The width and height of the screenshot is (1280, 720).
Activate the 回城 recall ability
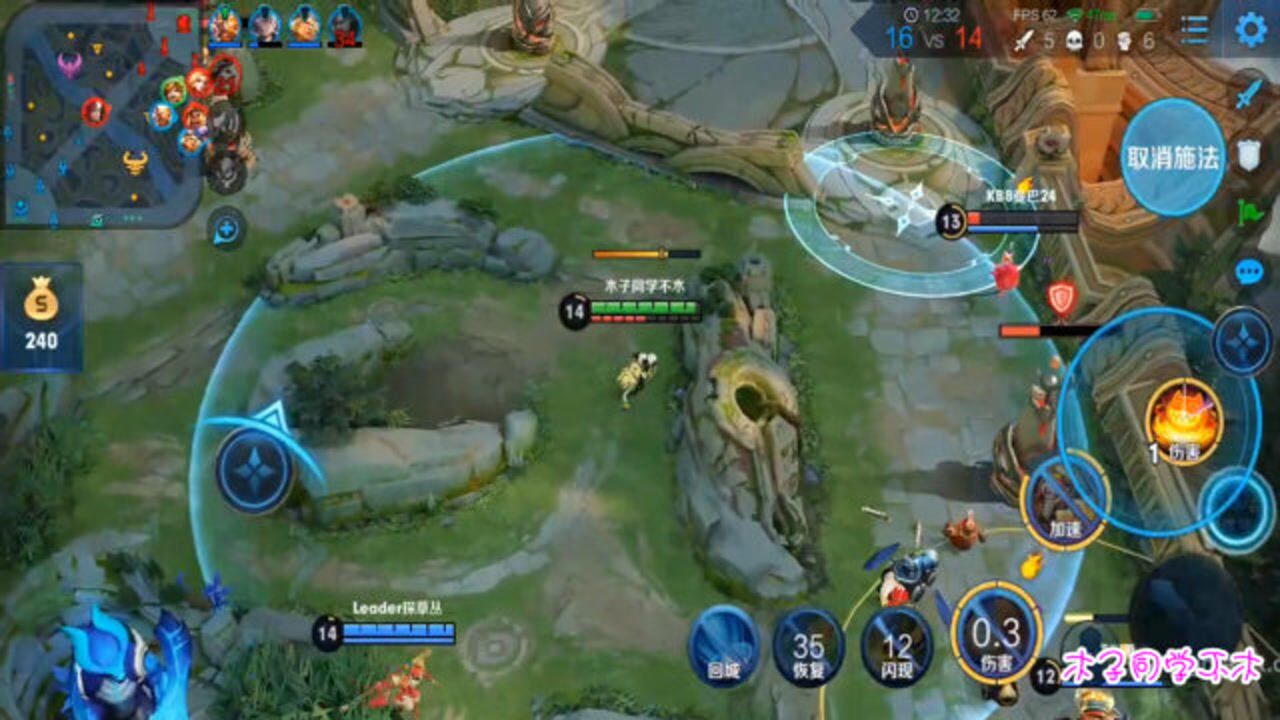tap(723, 644)
